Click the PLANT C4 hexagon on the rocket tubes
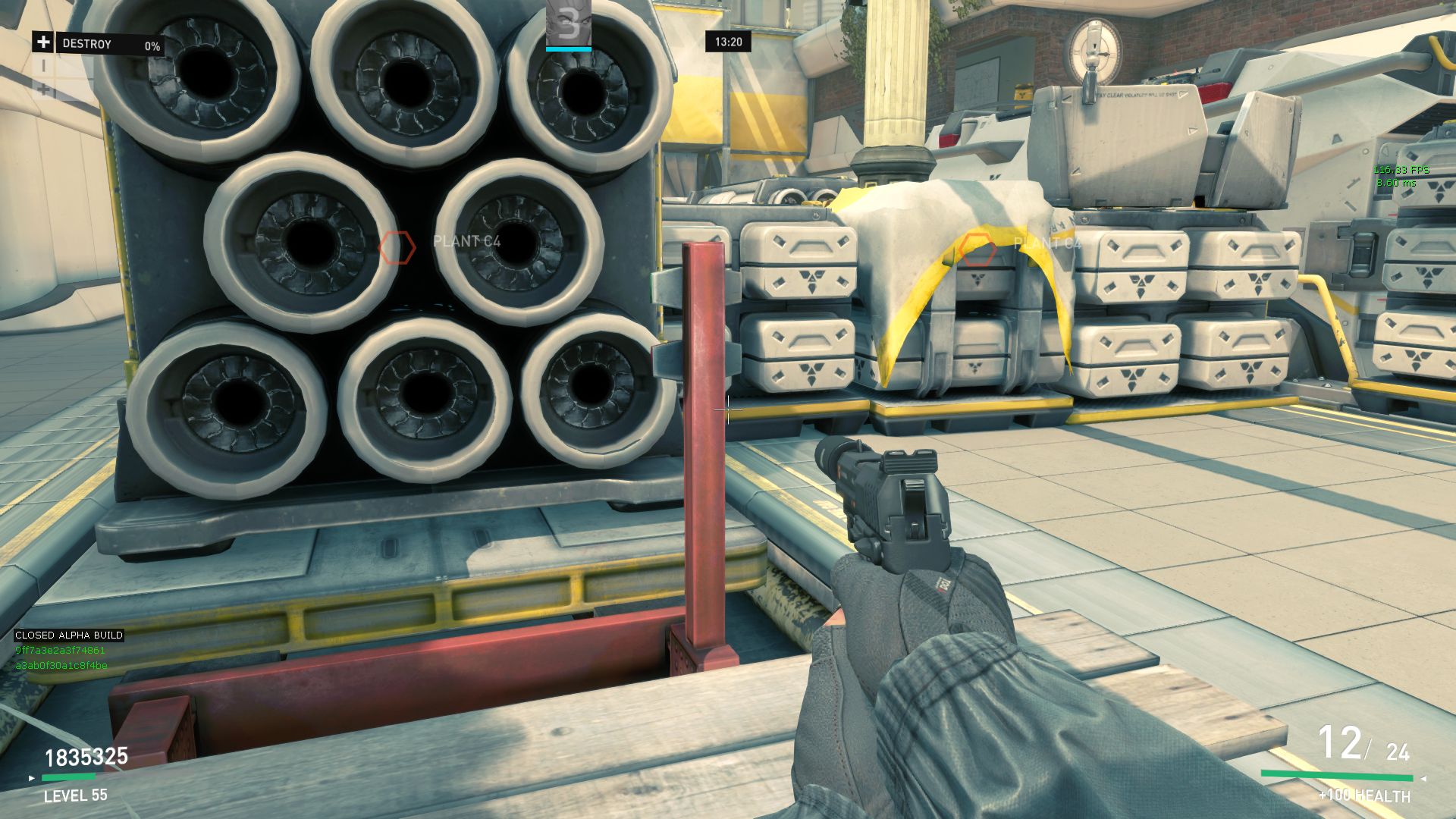1456x819 pixels. pos(397,248)
